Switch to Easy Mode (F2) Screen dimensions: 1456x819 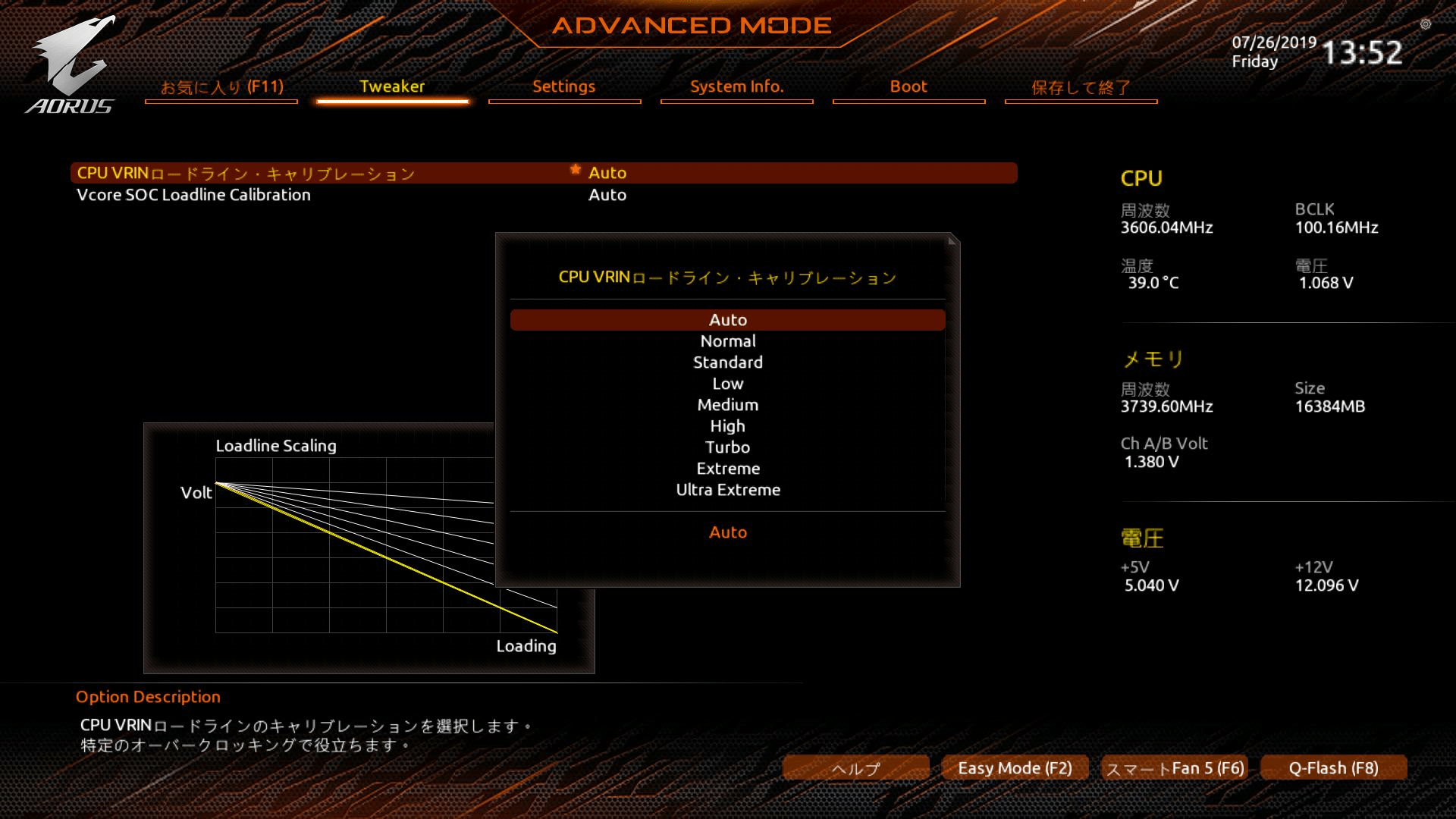tap(1015, 768)
